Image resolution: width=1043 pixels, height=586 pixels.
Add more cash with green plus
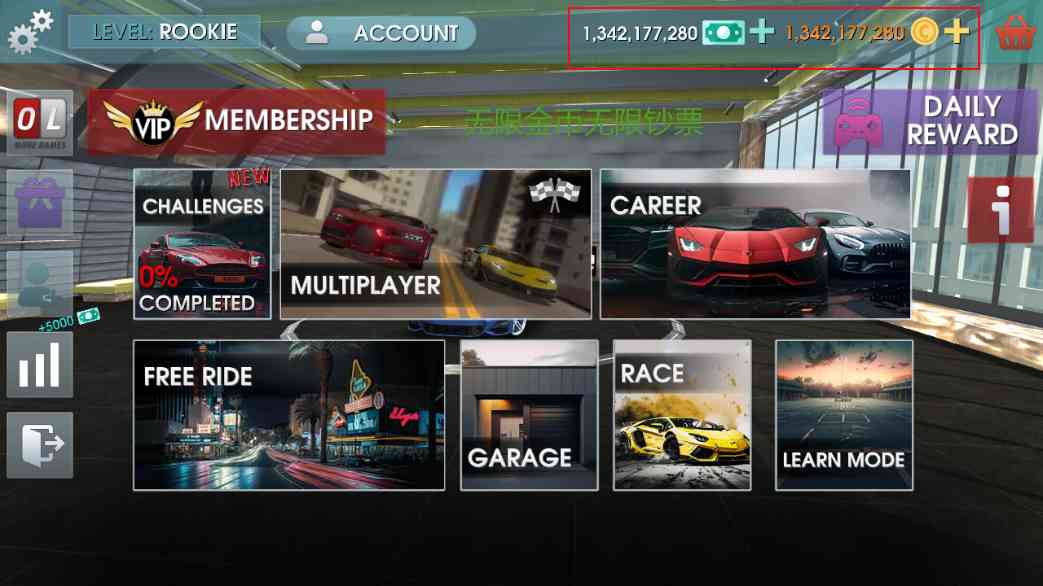coord(762,32)
